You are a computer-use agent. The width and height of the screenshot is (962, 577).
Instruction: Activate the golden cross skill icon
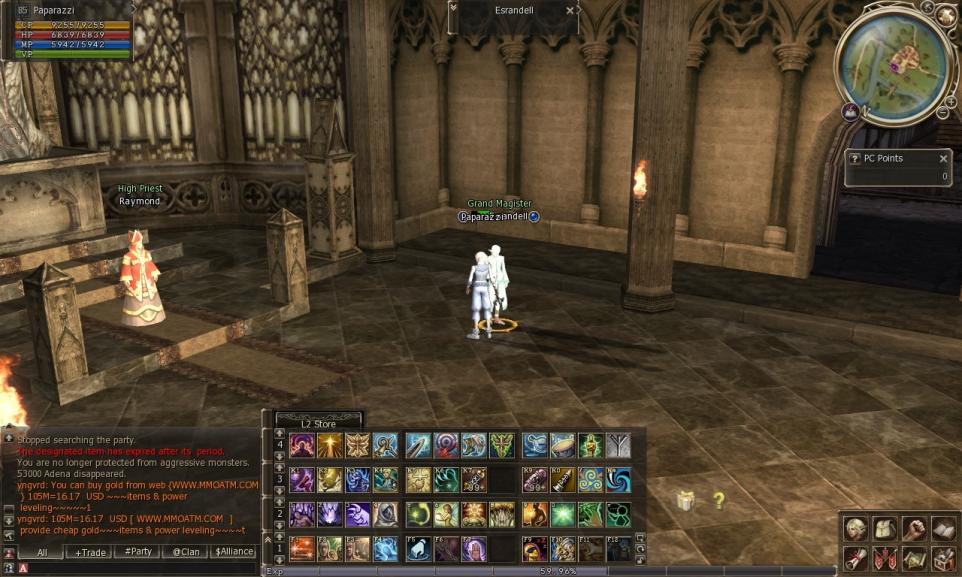(x=329, y=445)
